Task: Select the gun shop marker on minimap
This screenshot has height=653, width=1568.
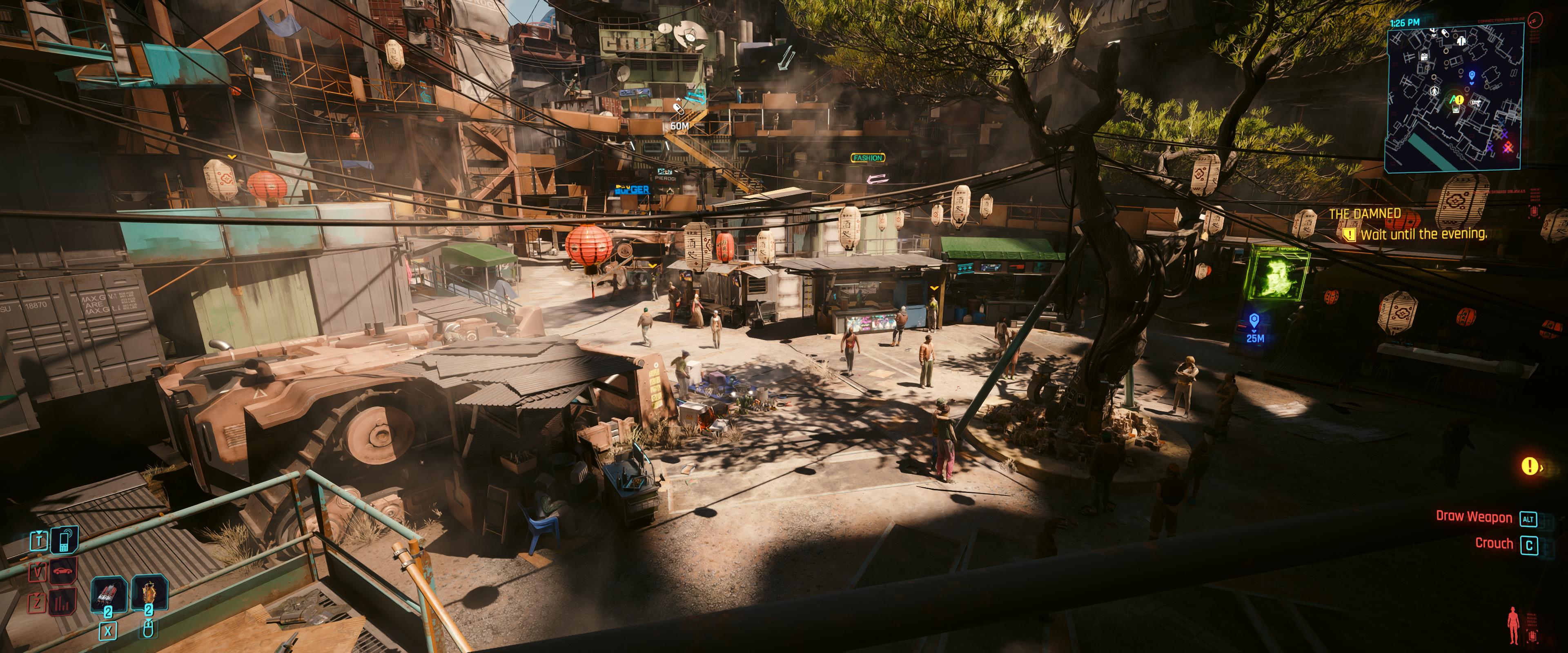Action: tap(1475, 103)
